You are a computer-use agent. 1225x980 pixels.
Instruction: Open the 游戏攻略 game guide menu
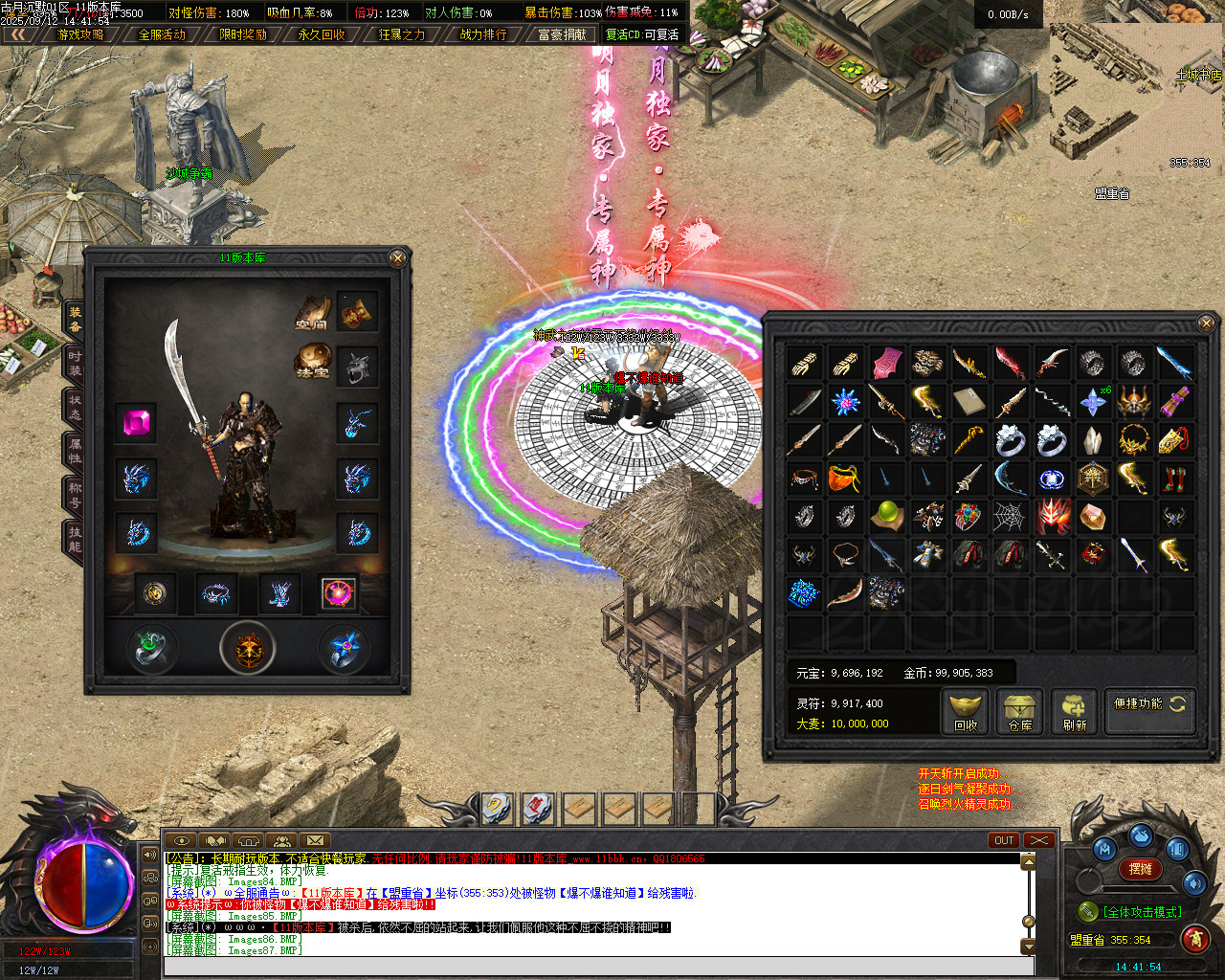80,34
